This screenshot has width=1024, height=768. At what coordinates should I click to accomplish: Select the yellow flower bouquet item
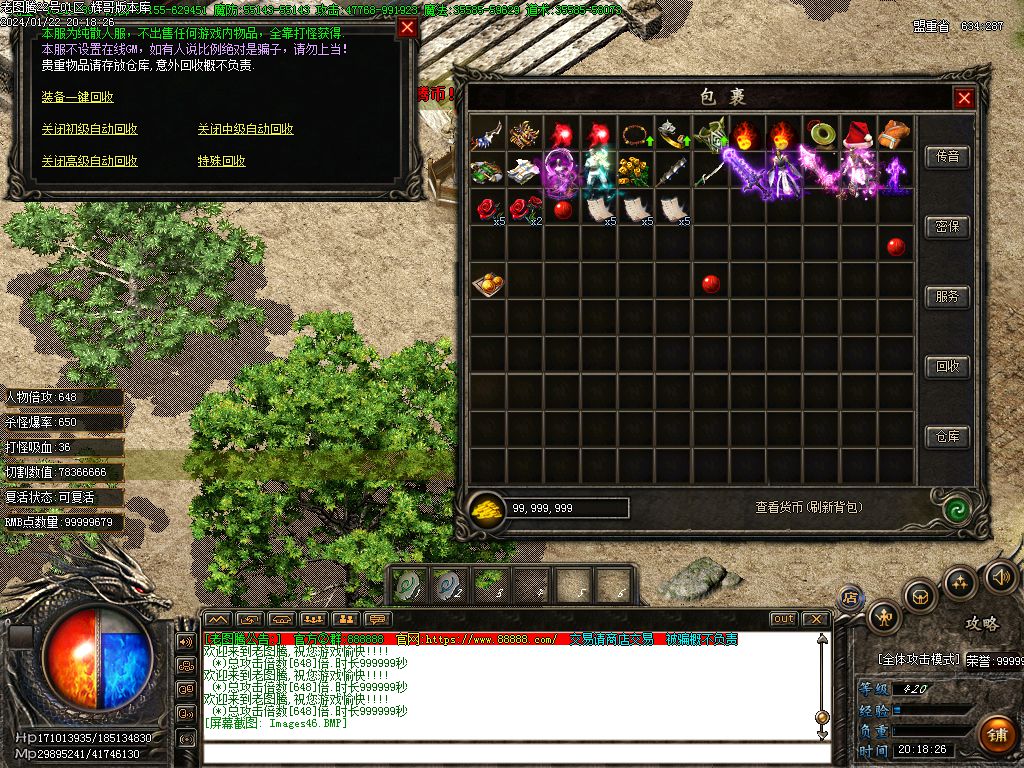coord(635,171)
